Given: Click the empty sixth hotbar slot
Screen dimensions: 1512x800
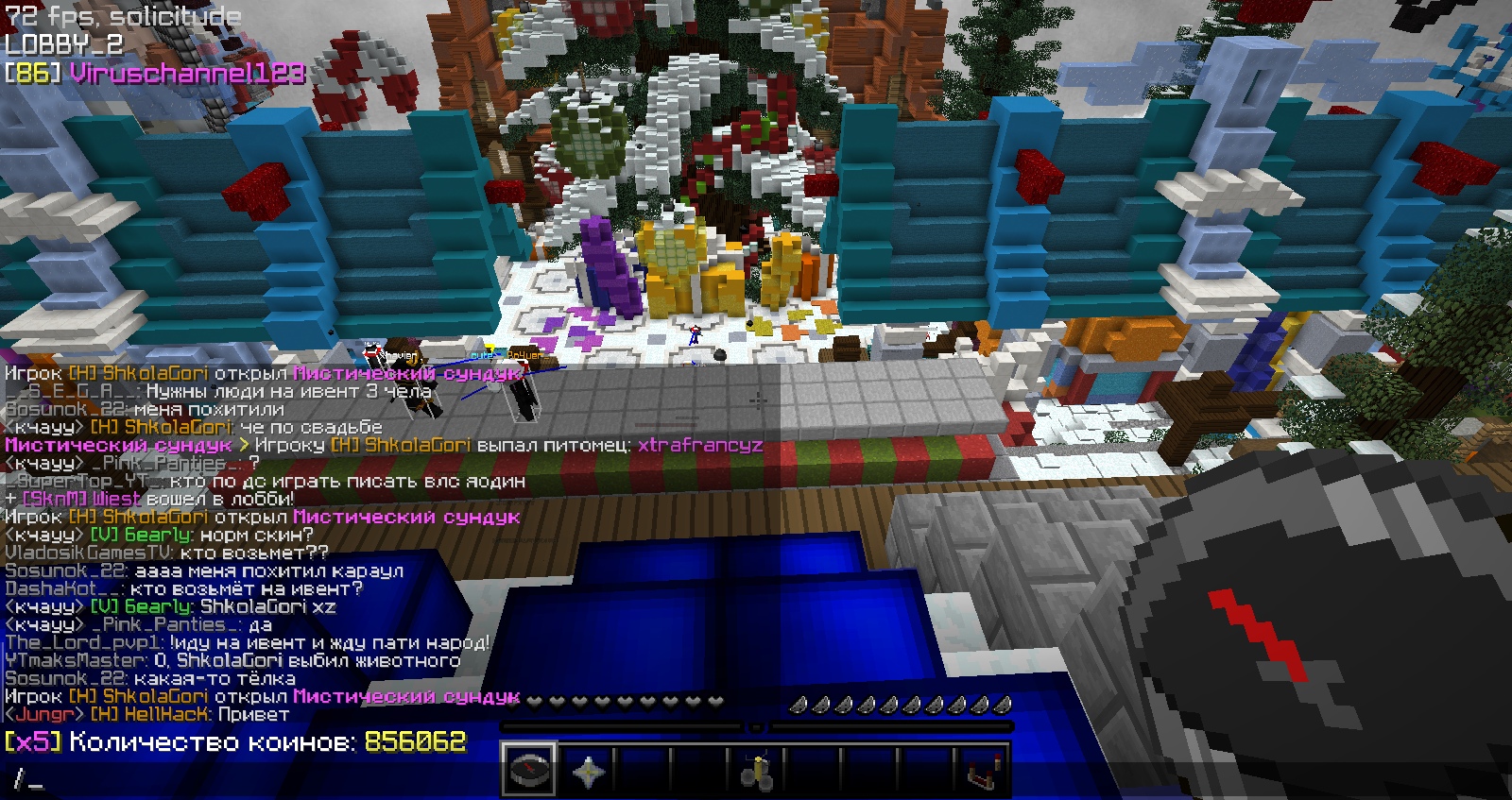Looking at the screenshot, I should pyautogui.click(x=815, y=770).
